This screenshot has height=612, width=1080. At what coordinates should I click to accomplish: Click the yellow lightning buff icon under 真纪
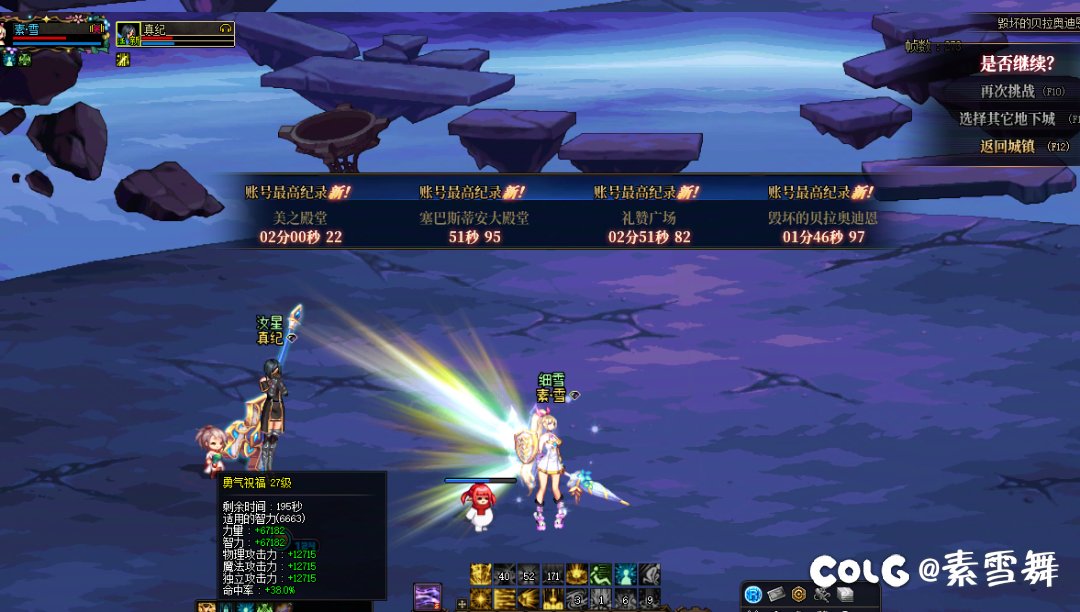[123, 60]
